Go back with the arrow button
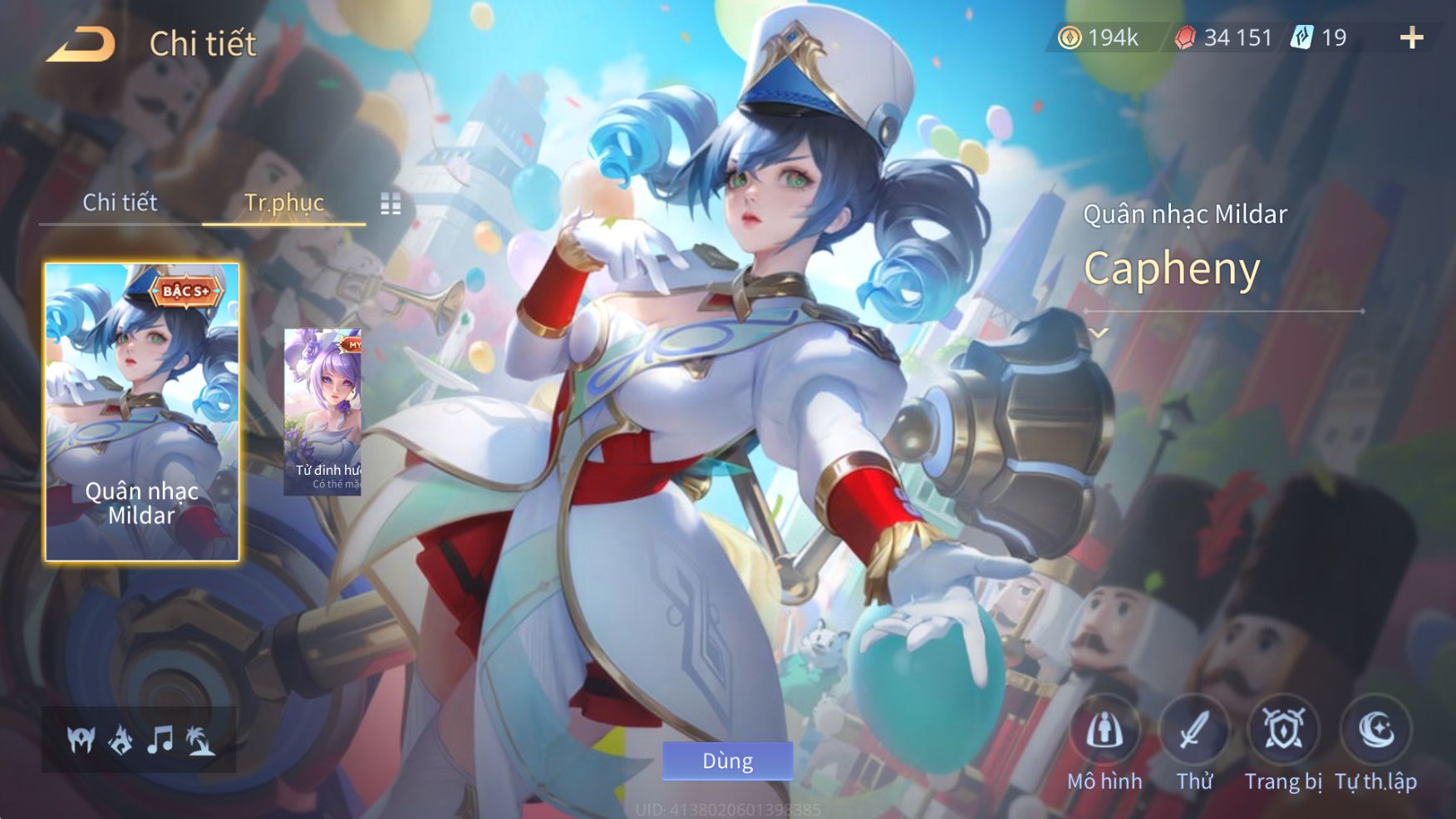Viewport: 1456px width, 819px height. [x=81, y=44]
